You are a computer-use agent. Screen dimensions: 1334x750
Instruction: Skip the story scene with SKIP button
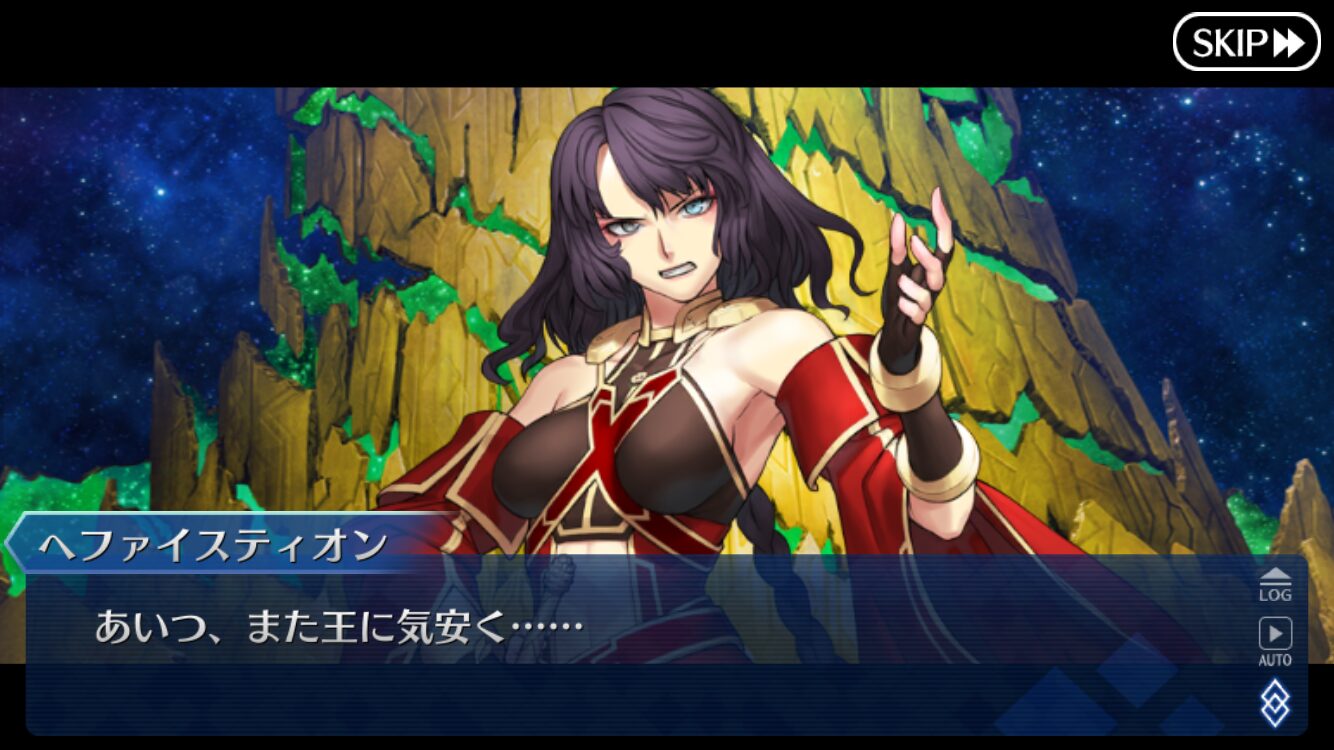point(1246,42)
